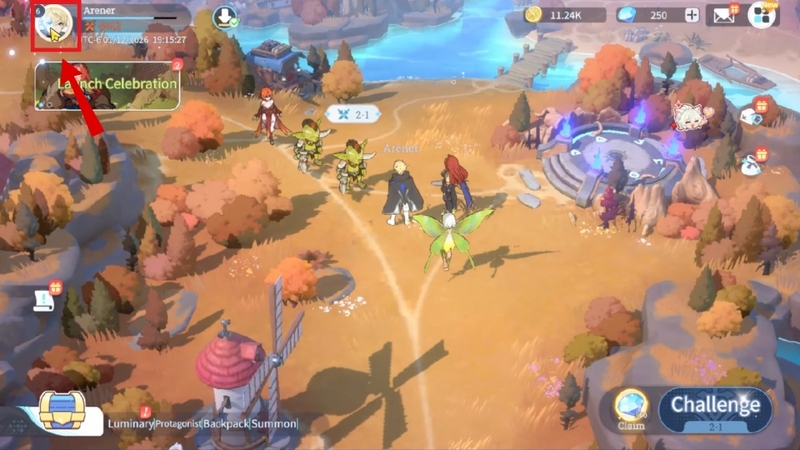Open the treasure chest icon
Screen dimensions: 800x450
click(x=61, y=412)
